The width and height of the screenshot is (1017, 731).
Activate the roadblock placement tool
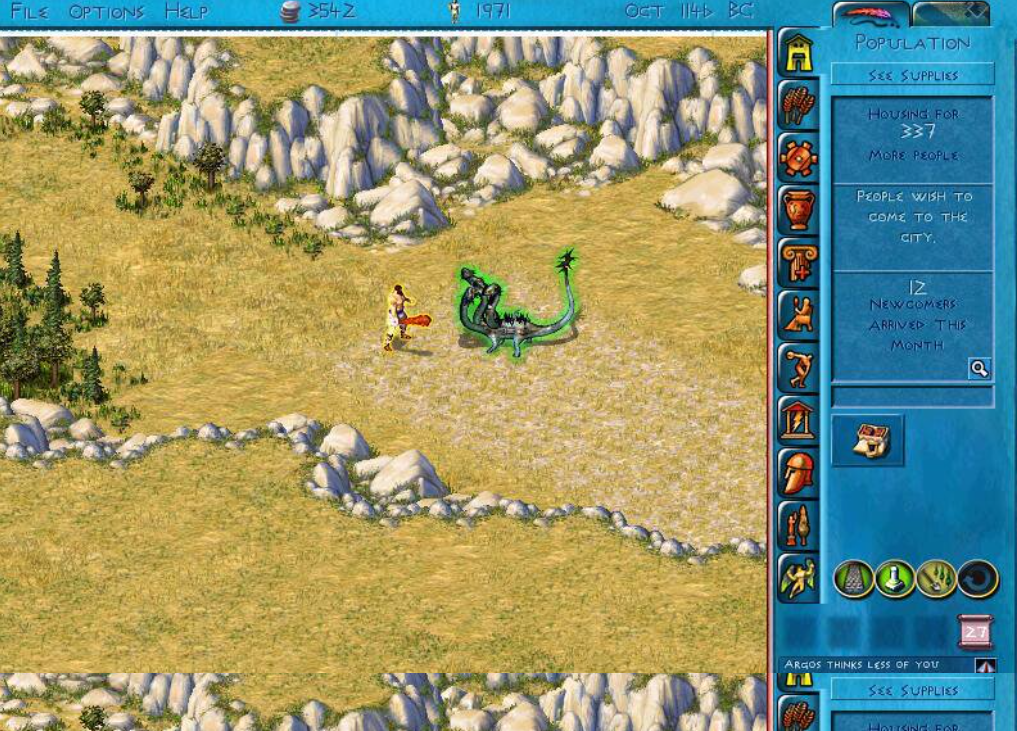point(895,579)
